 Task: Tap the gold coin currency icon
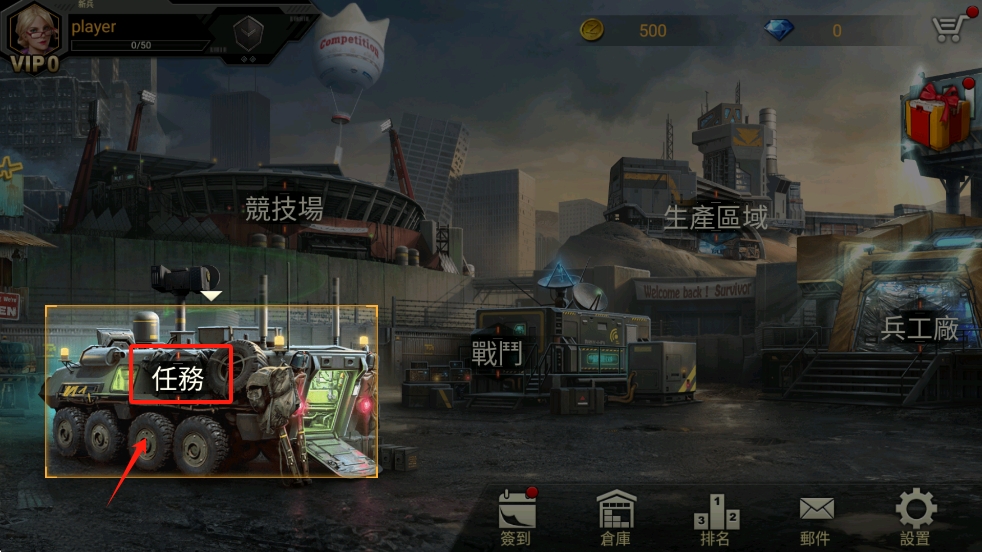pos(592,30)
